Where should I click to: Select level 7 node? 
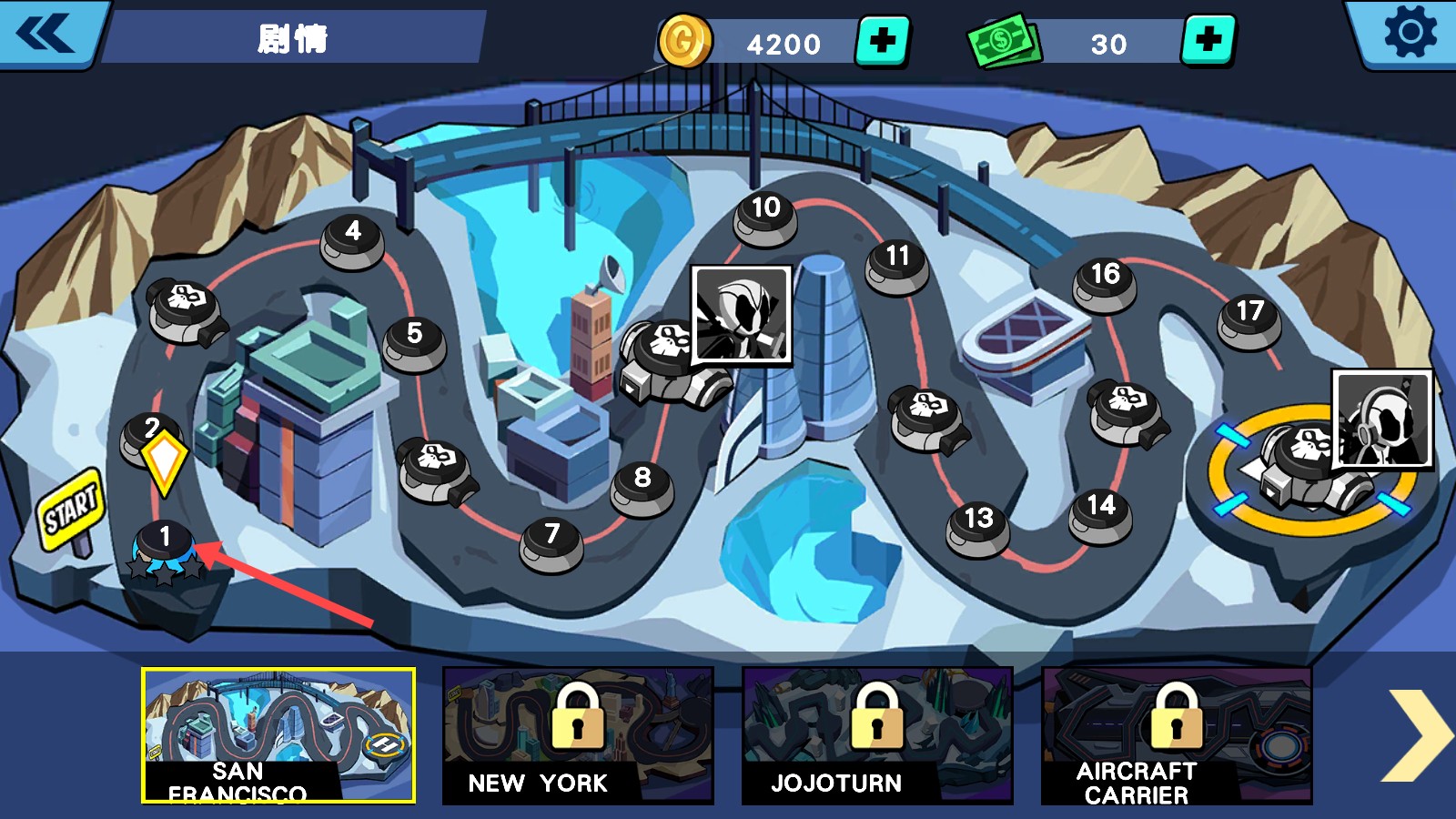point(551,541)
